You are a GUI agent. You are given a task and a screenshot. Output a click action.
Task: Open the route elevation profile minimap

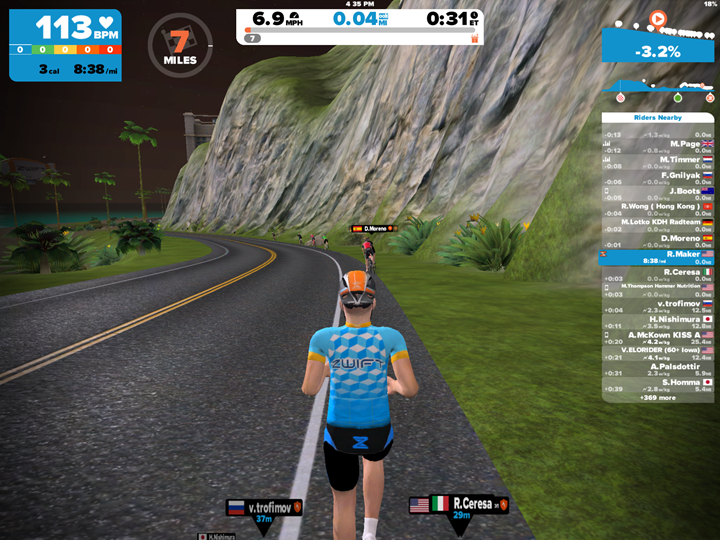pyautogui.click(x=657, y=89)
